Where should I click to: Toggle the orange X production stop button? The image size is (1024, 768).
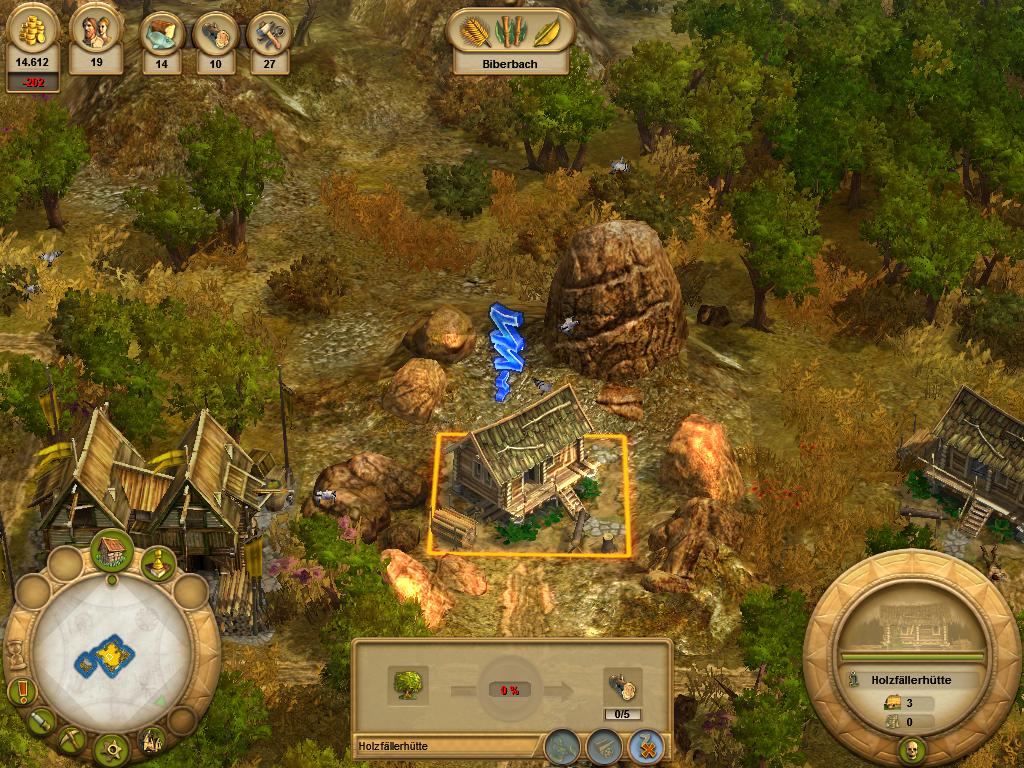pos(645,745)
